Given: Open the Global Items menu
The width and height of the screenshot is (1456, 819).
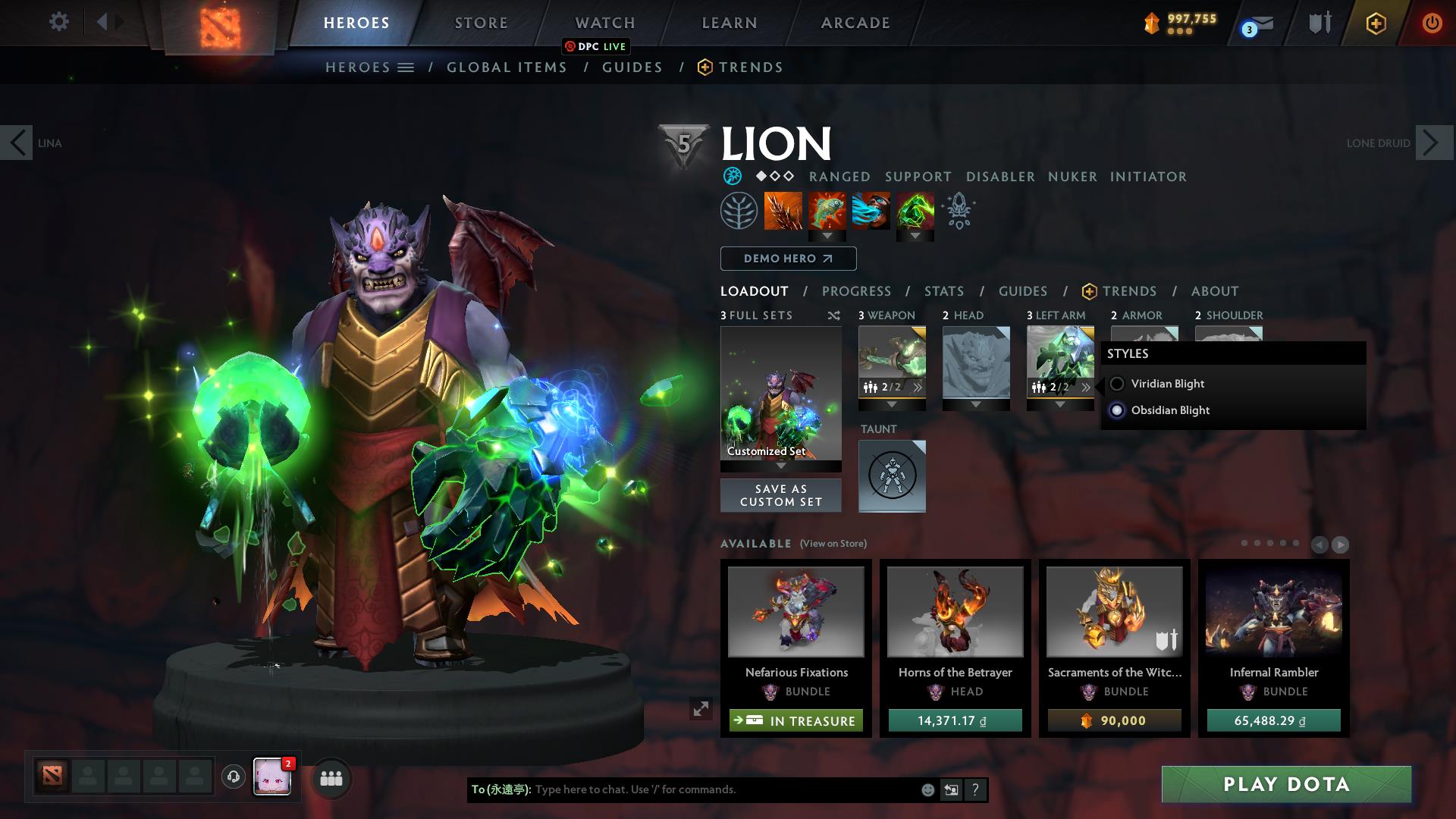Looking at the screenshot, I should click(507, 67).
